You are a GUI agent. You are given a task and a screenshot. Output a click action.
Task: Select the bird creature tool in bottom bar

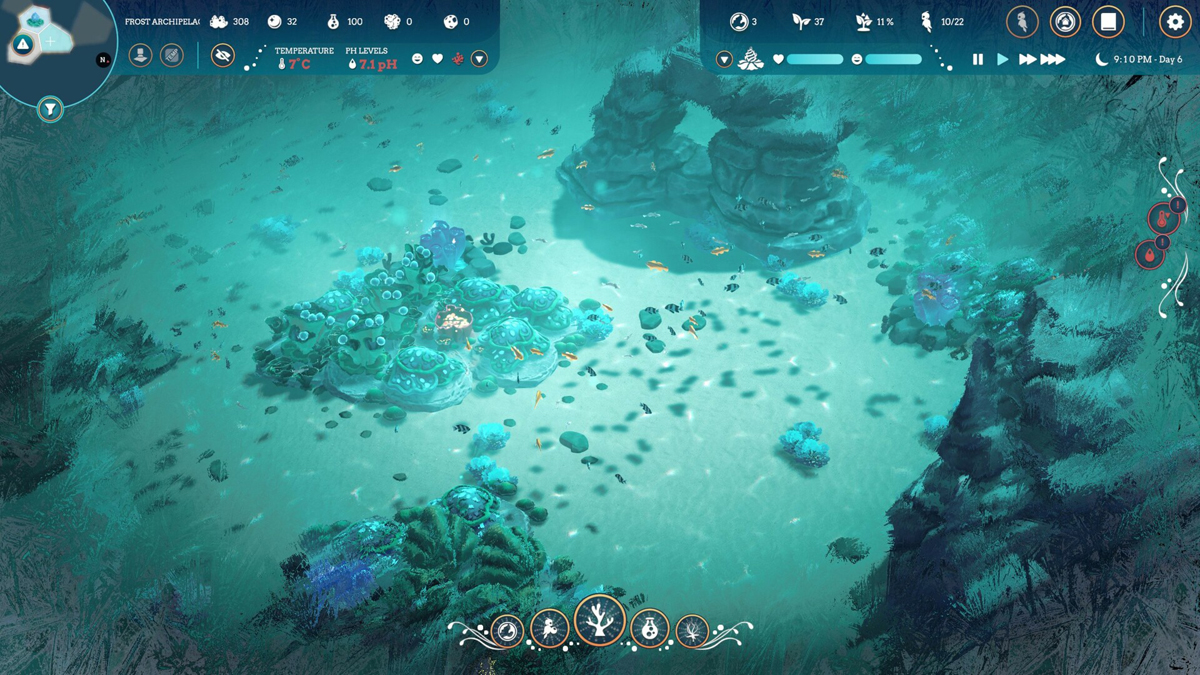pos(550,629)
